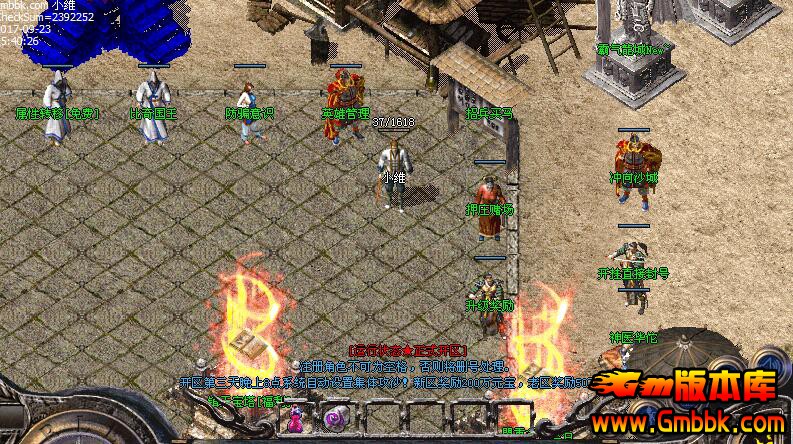Screen dimensions: 793x444
Task: Select the pink potion in the belt slot
Action: pyautogui.click(x=297, y=421)
